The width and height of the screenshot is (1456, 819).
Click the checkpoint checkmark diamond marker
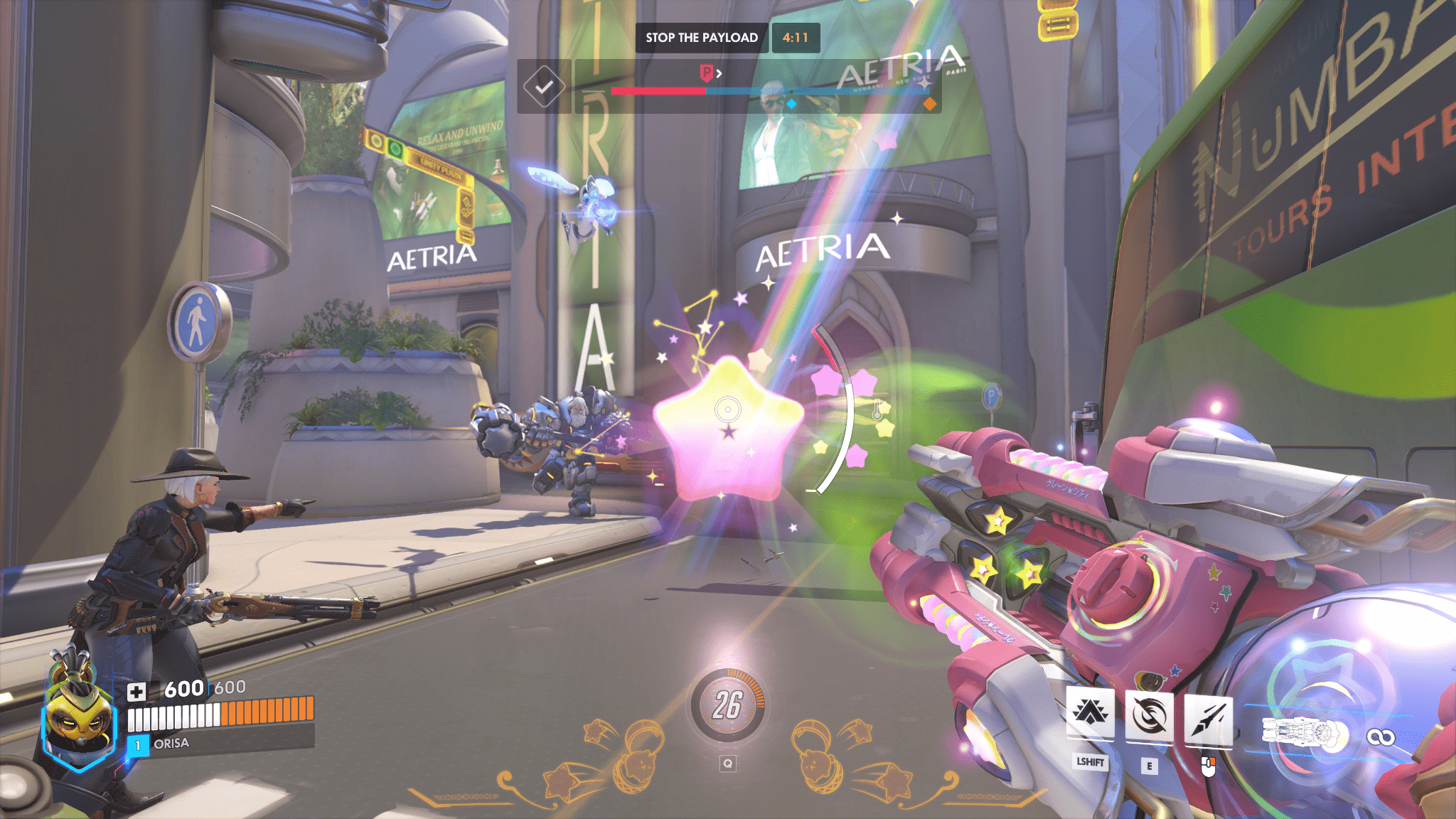point(544,87)
